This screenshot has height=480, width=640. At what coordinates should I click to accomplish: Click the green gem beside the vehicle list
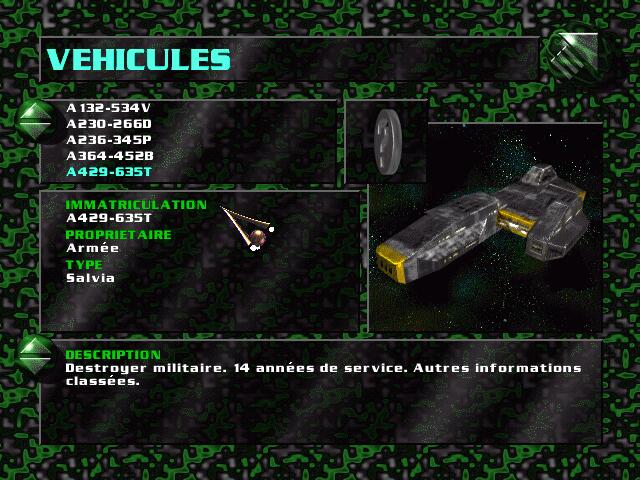tap(36, 118)
